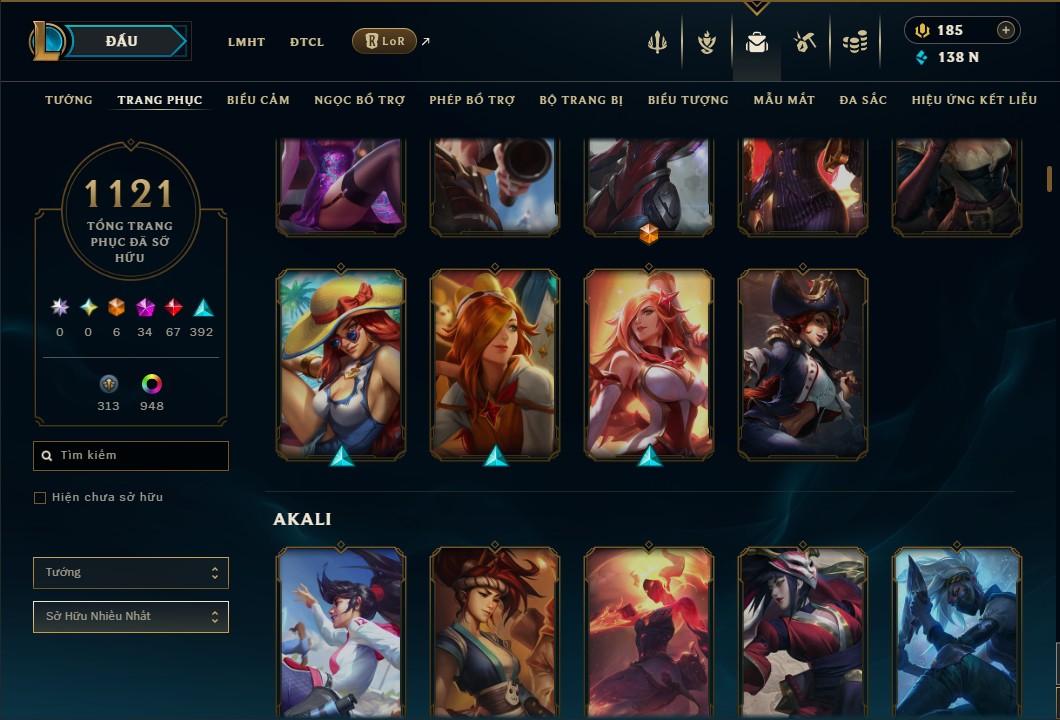1060x720 pixels.
Task: Open the NGỌC BỔ TRỢ tab
Action: tap(359, 100)
